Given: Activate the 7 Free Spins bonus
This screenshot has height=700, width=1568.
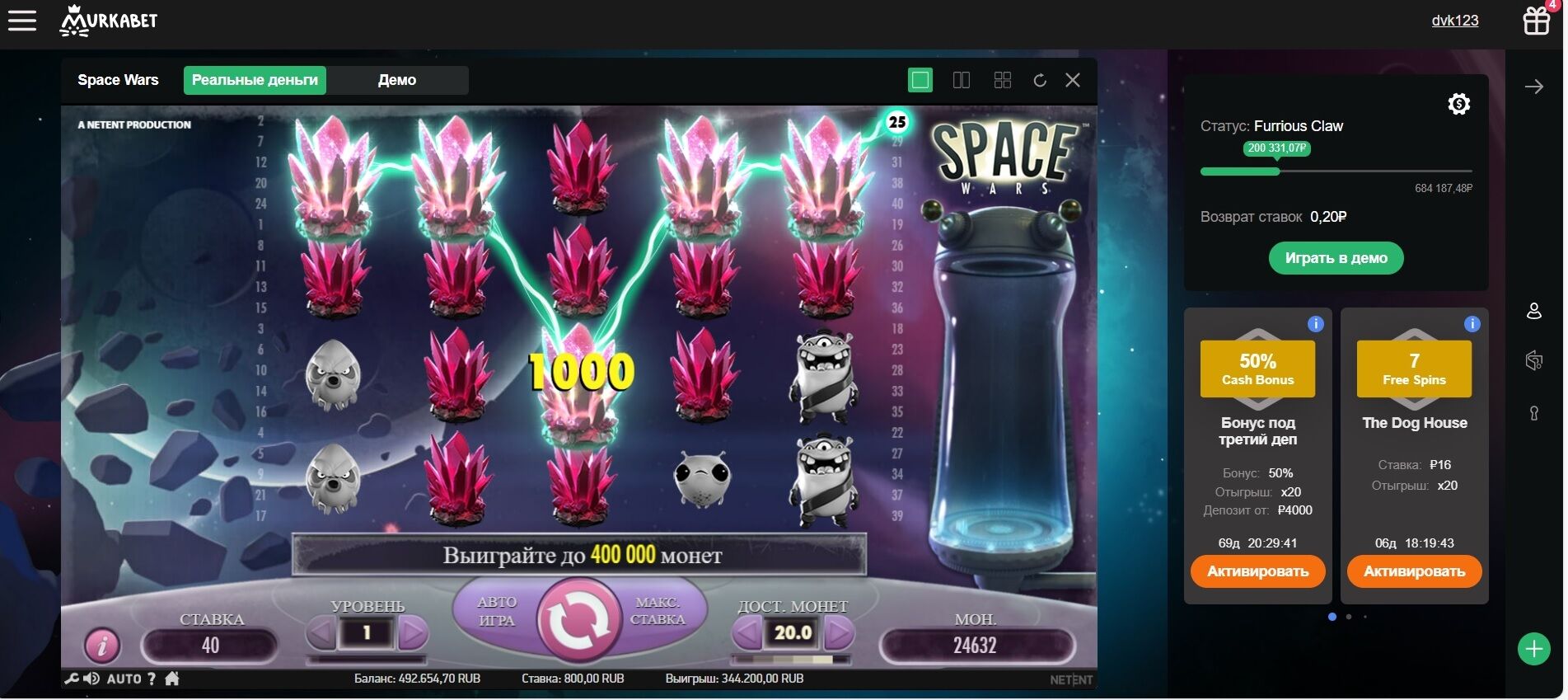Looking at the screenshot, I should coord(1414,571).
